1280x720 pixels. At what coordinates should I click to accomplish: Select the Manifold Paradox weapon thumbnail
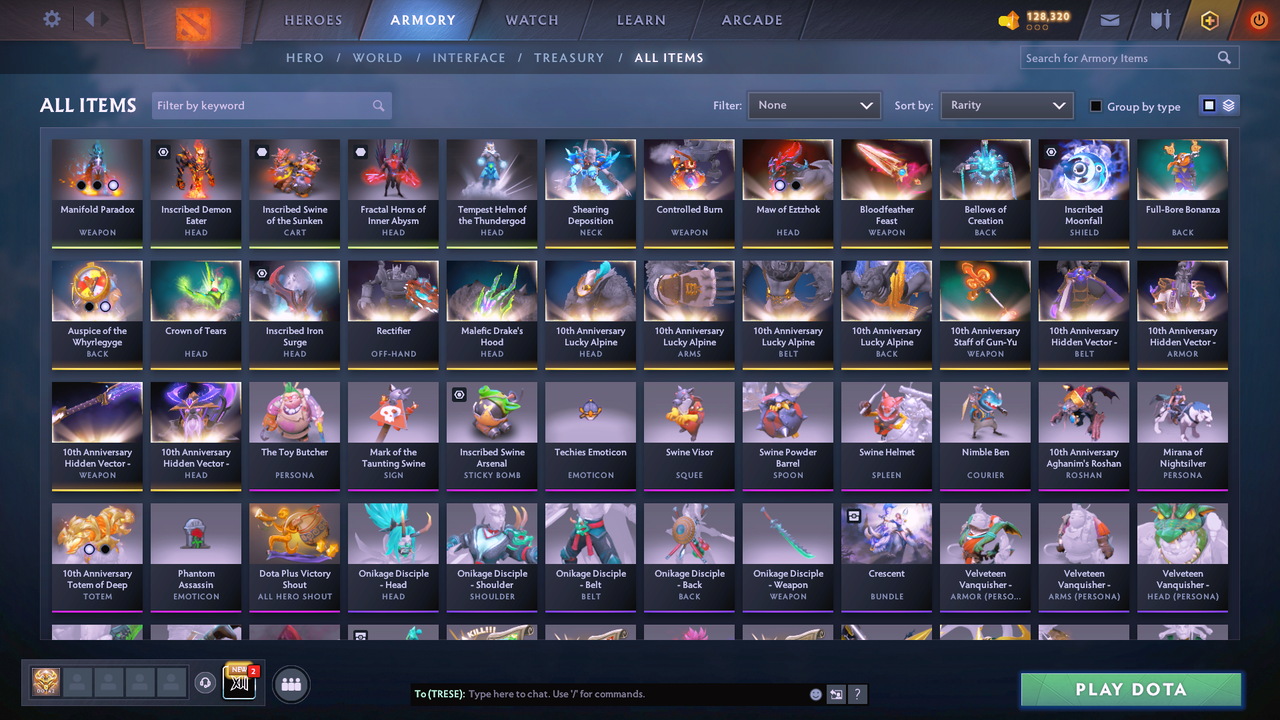pyautogui.click(x=97, y=168)
